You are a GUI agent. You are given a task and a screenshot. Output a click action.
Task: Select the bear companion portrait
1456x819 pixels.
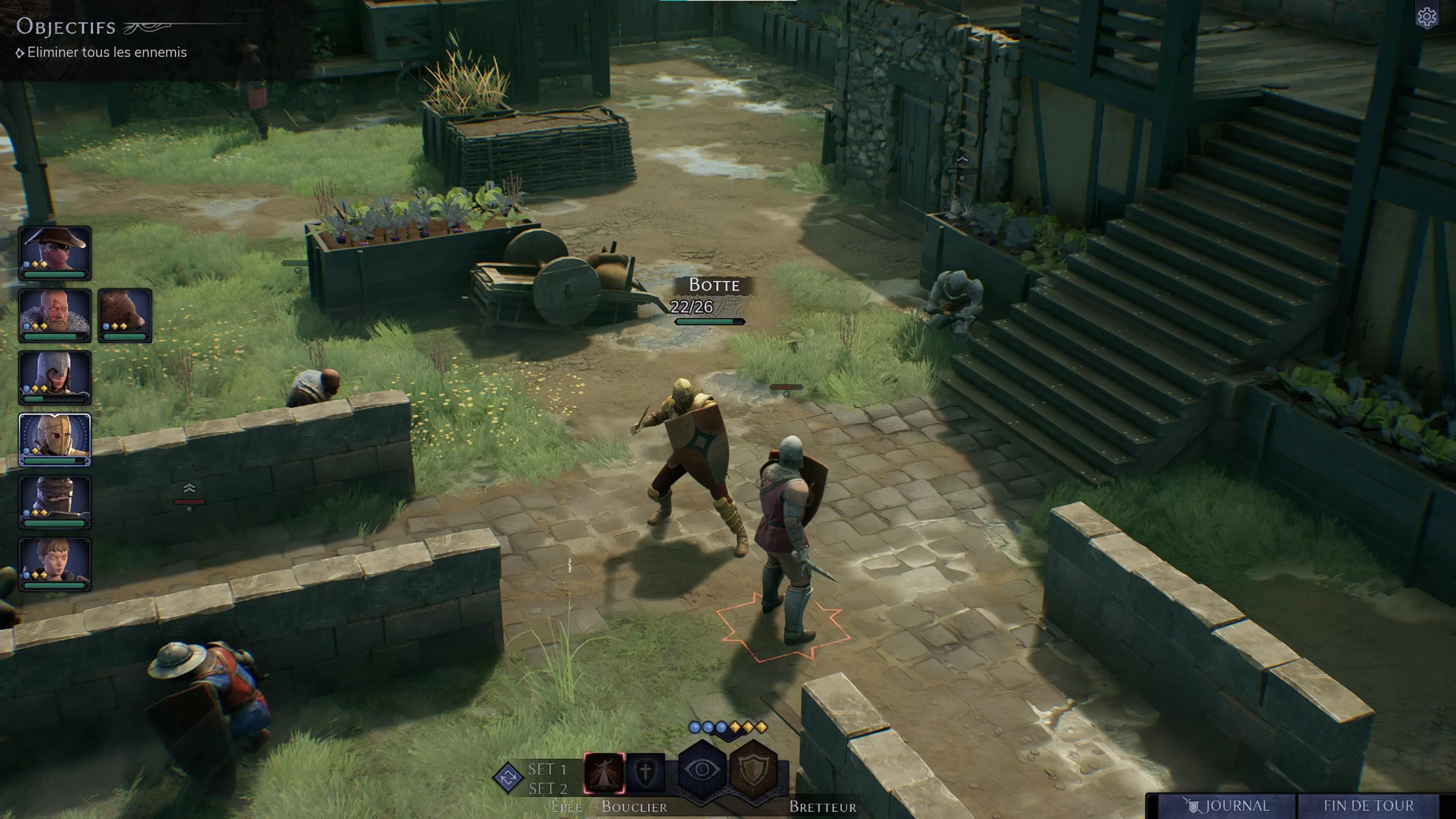coord(125,315)
